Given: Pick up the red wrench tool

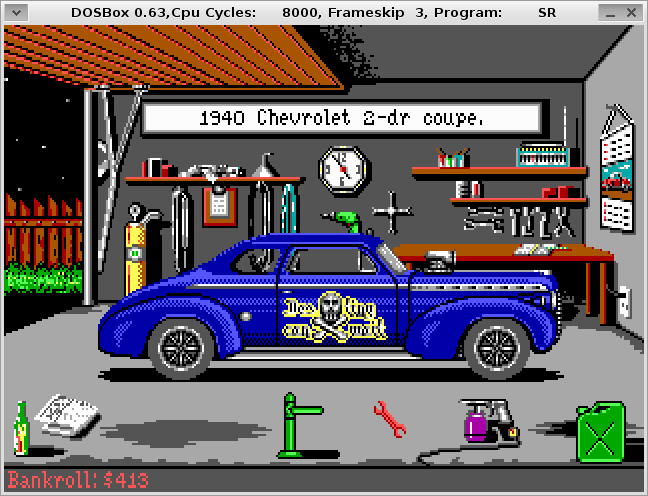Looking at the screenshot, I should point(388,418).
